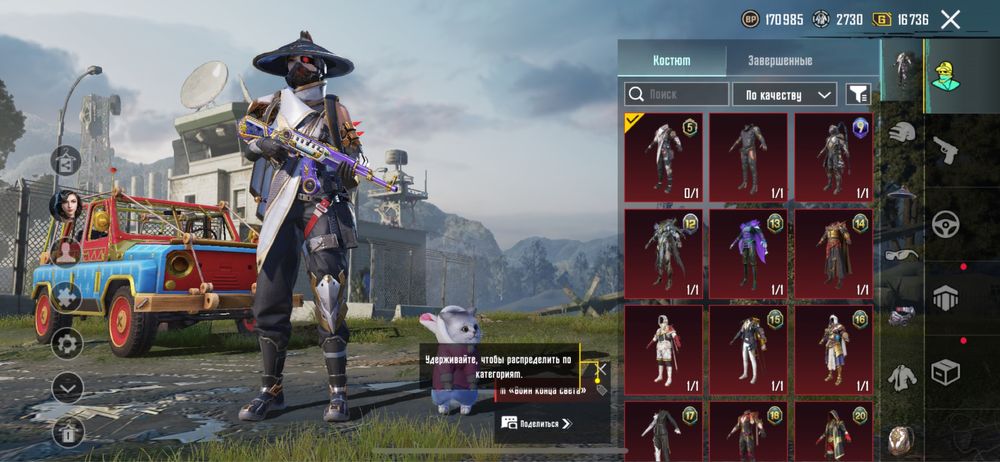
Task: Choose the purple cloaked costume numbered 13
Action: coord(748,253)
